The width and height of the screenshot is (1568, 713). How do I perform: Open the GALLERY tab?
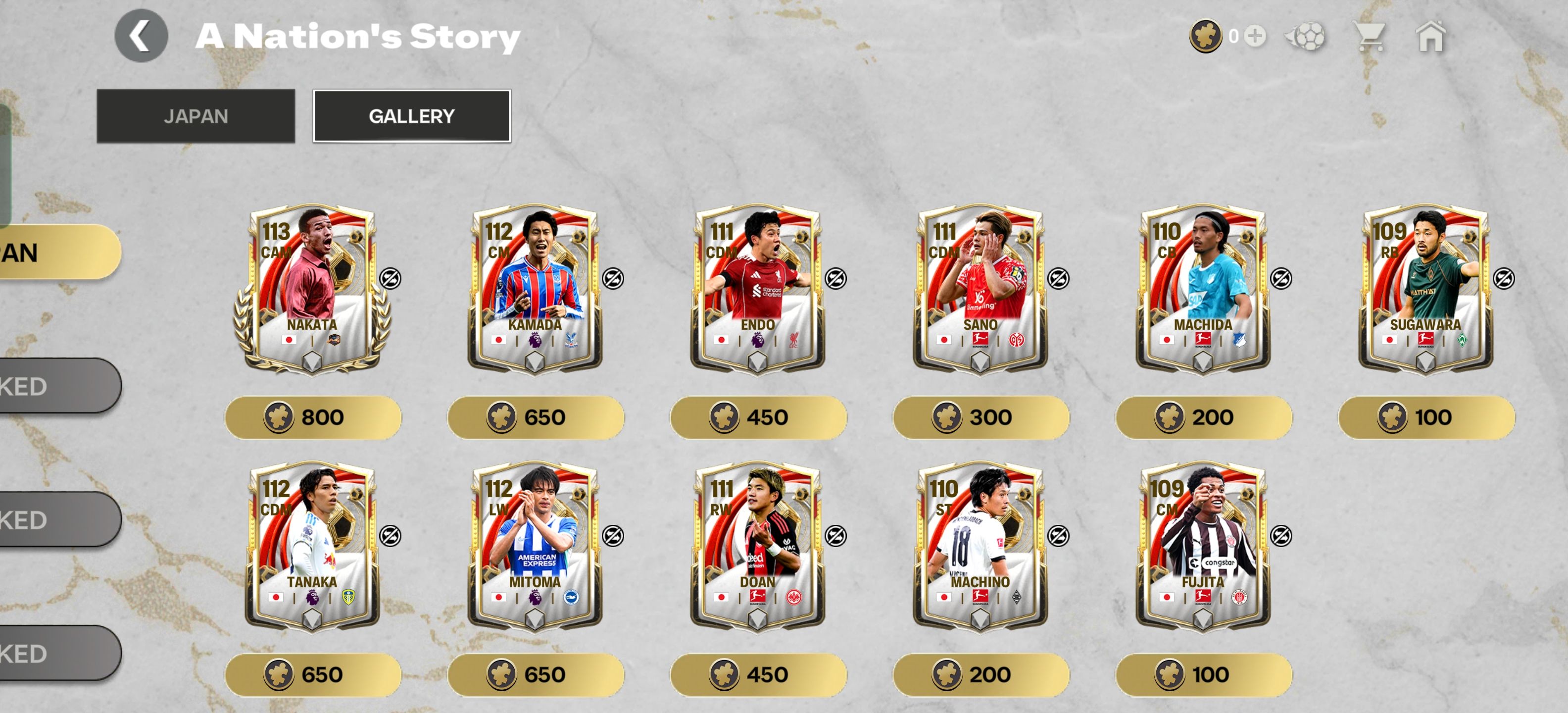tap(411, 116)
